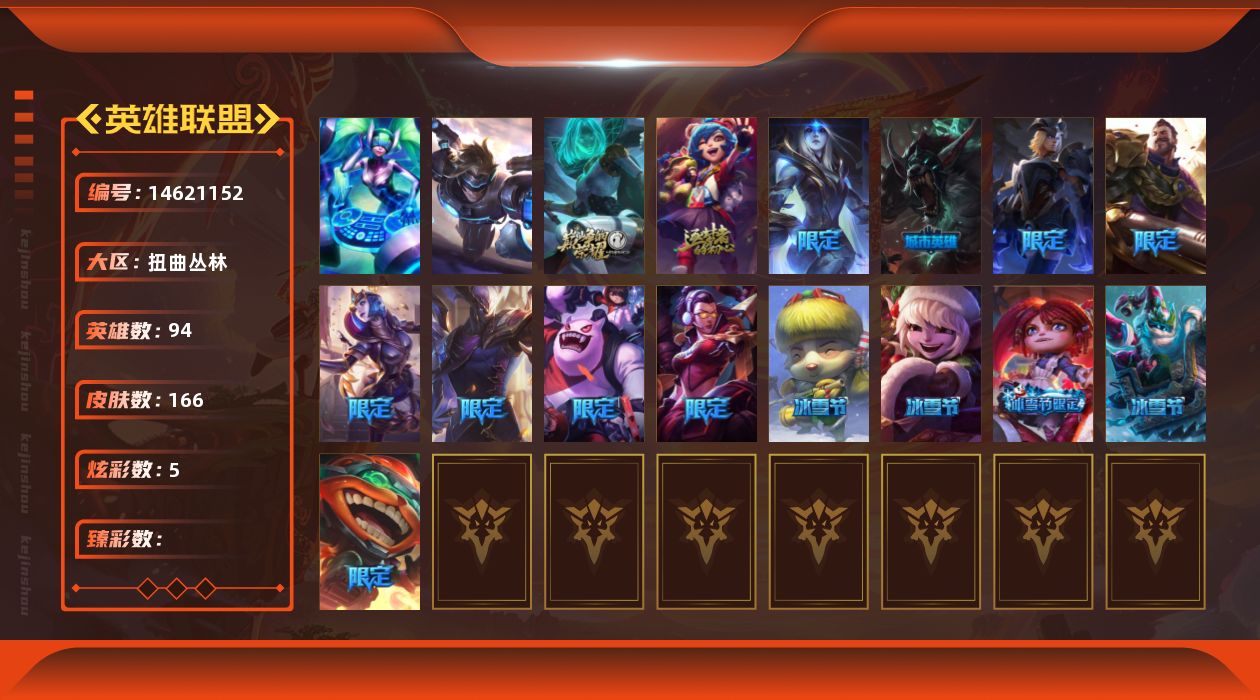This screenshot has width=1260, height=700.
Task: Open the Santa-hat girl 冰雪节 skin card
Action: [x=931, y=364]
